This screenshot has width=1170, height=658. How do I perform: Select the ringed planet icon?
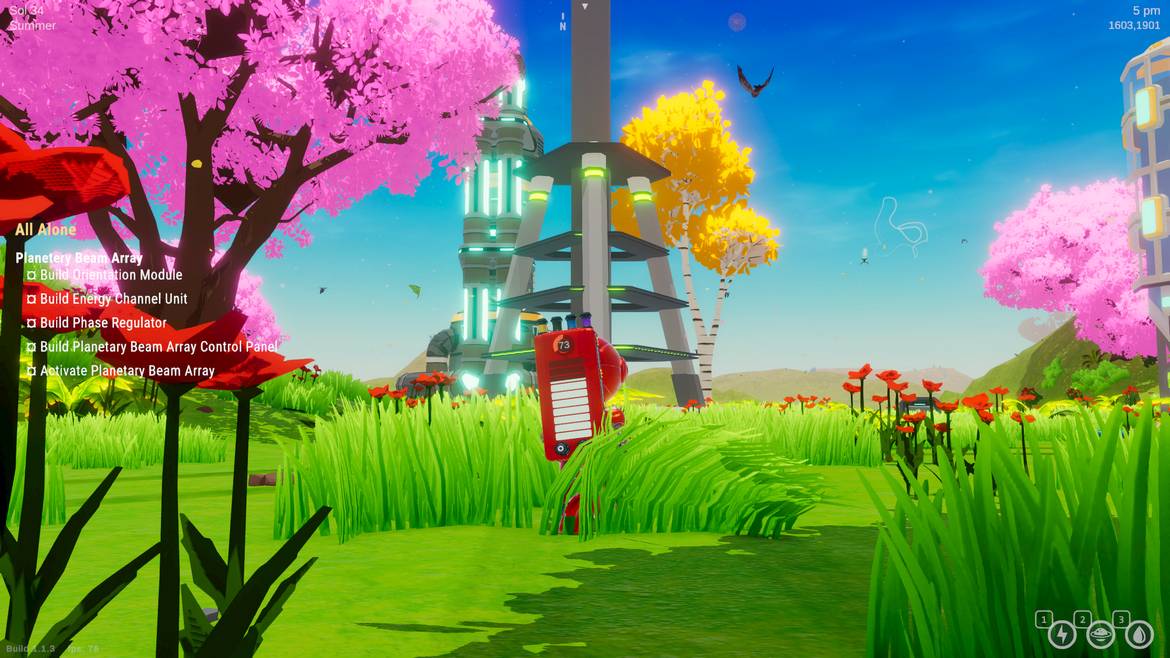coord(1100,634)
